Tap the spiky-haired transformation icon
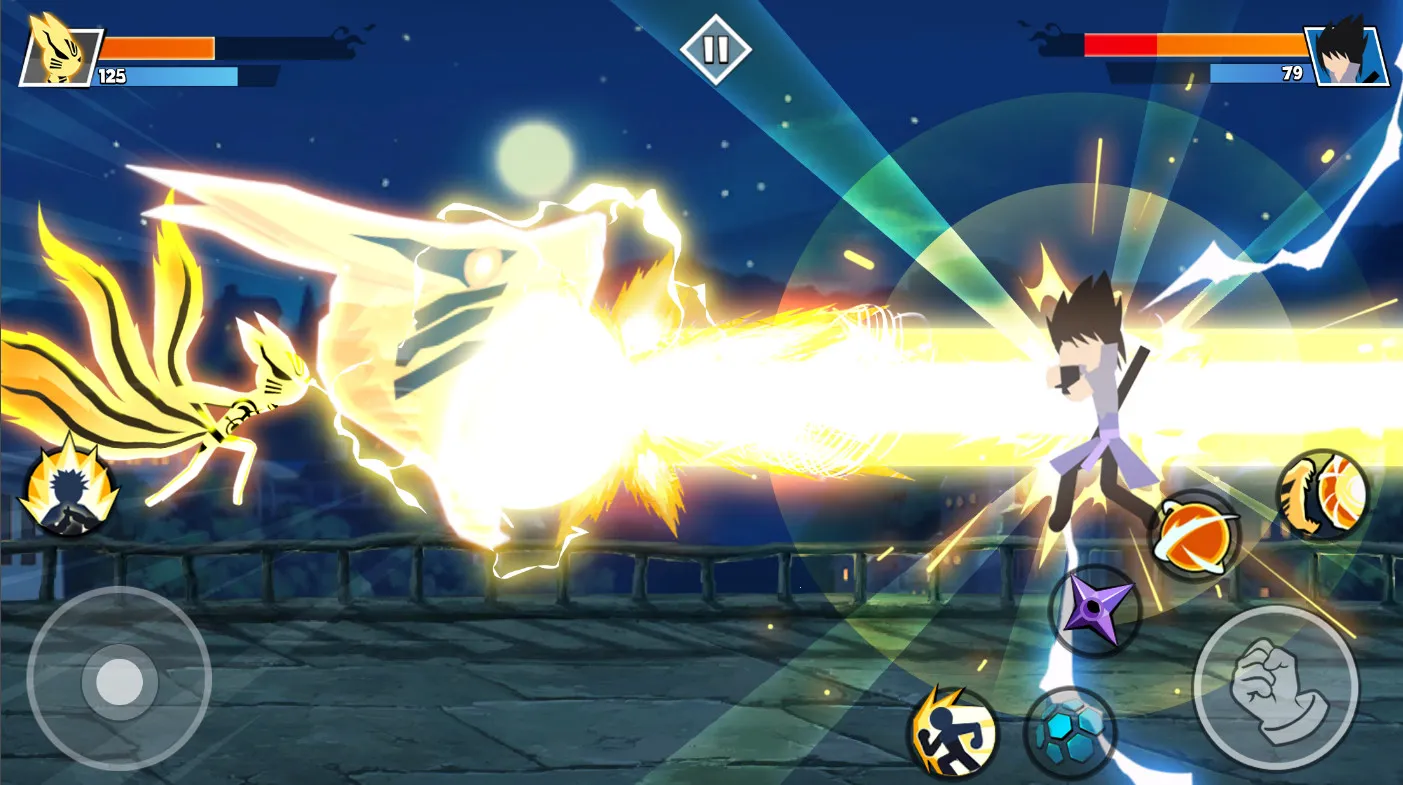This screenshot has height=785, width=1403. [70, 490]
